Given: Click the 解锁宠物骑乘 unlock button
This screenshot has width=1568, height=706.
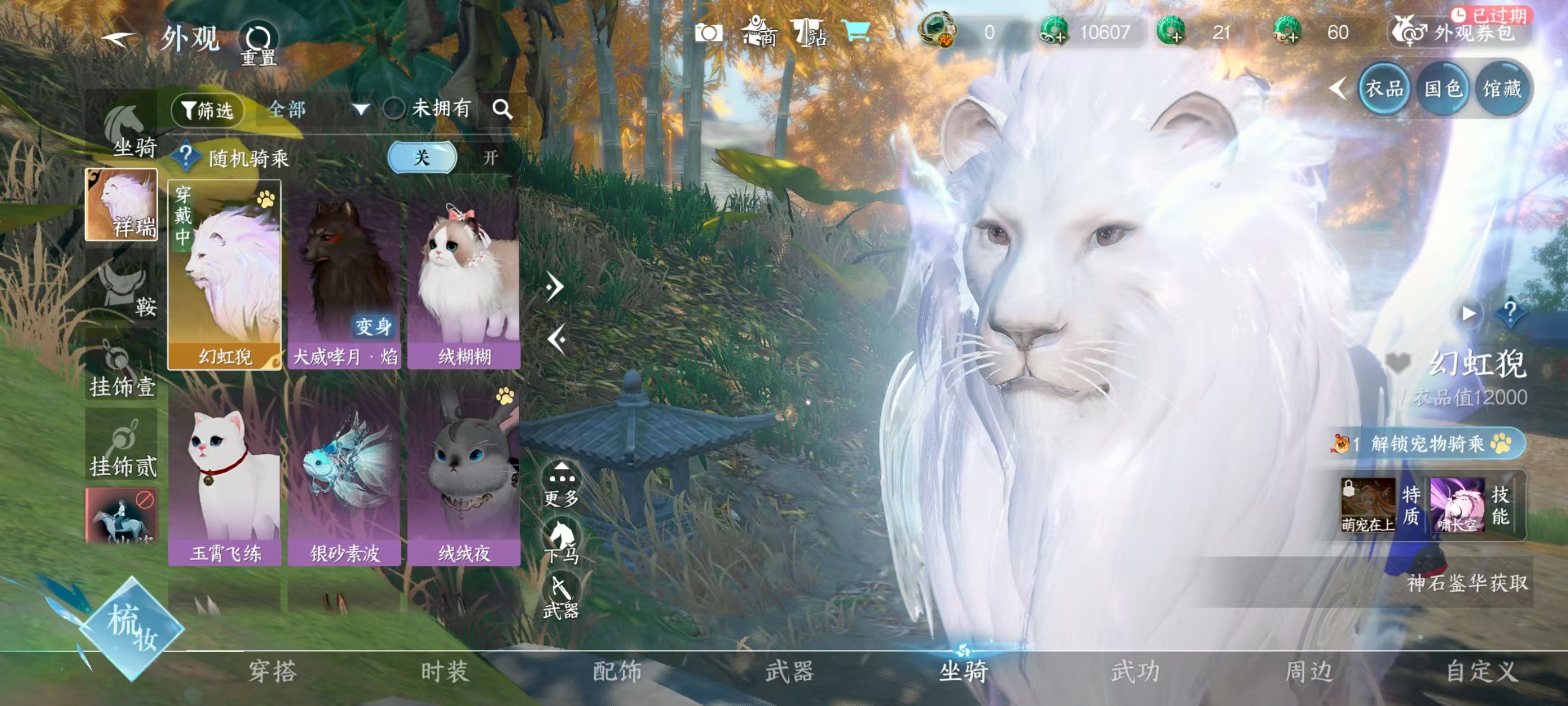Looking at the screenshot, I should [x=1427, y=444].
